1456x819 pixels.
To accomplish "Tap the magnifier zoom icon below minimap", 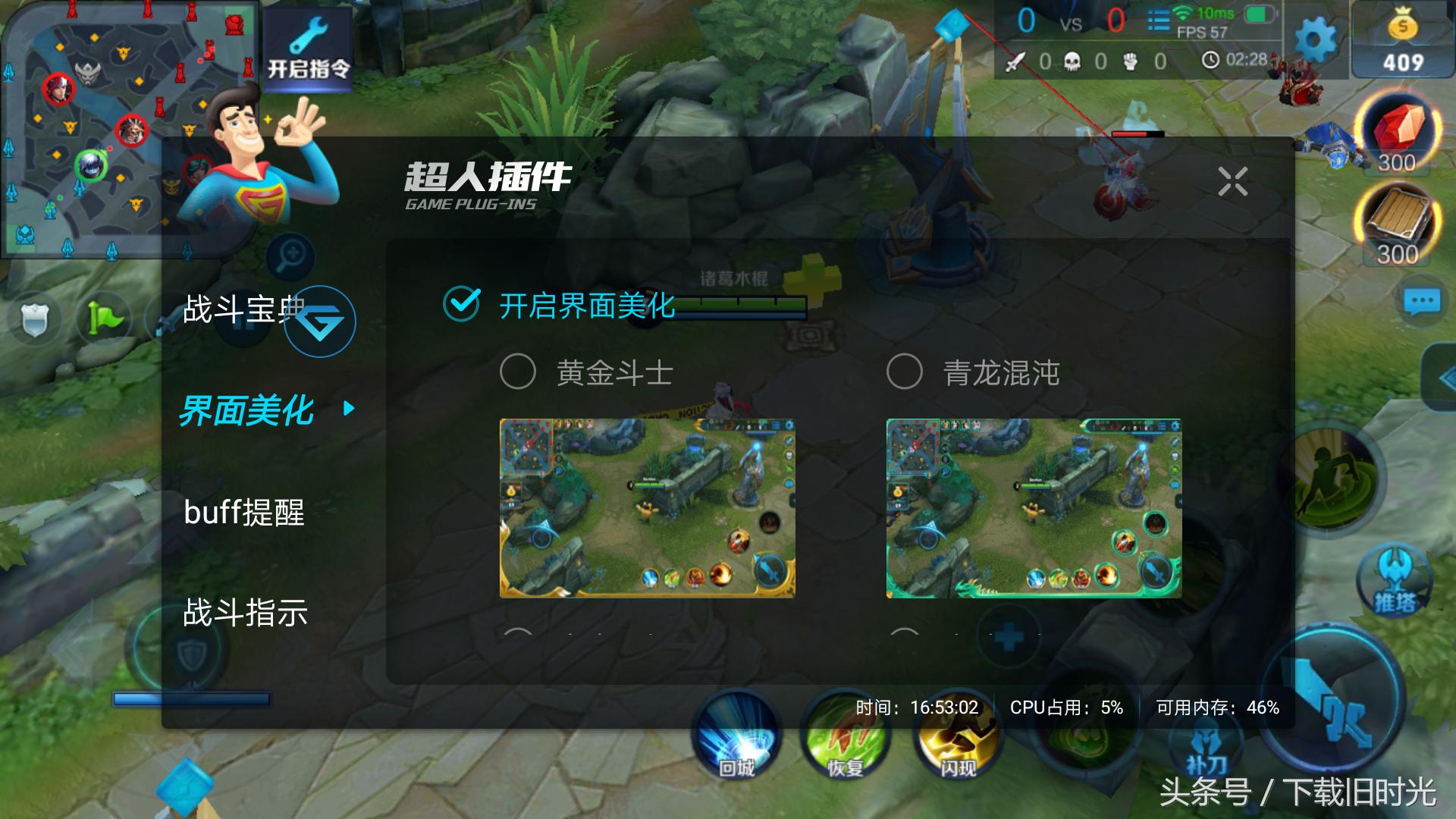I will pyautogui.click(x=290, y=256).
